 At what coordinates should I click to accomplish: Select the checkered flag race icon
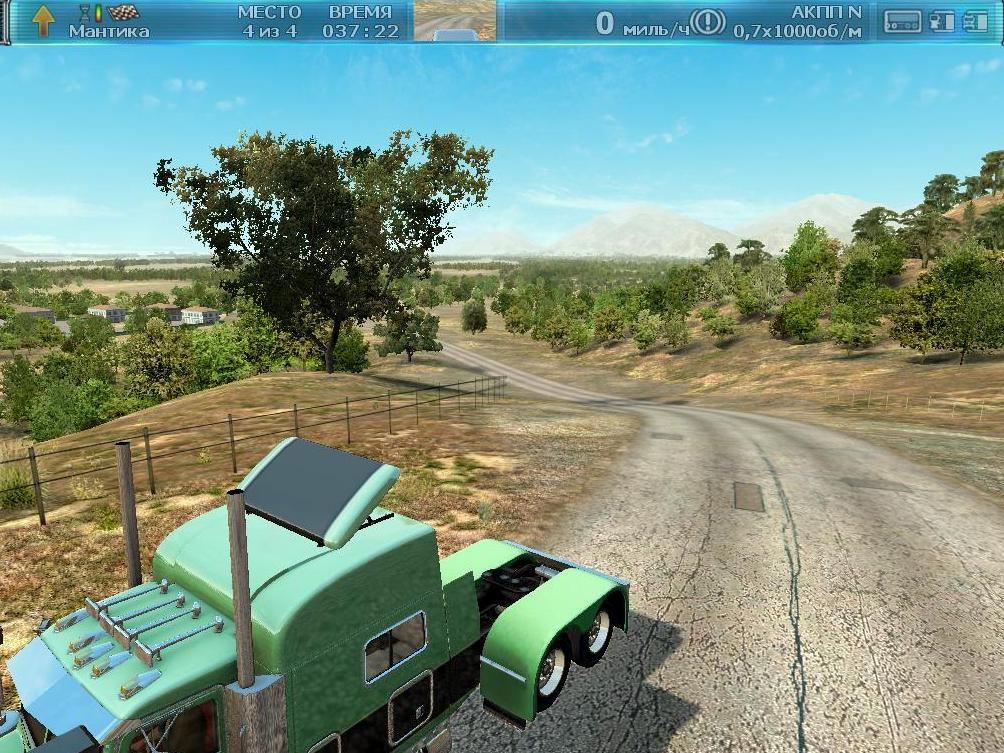[123, 13]
